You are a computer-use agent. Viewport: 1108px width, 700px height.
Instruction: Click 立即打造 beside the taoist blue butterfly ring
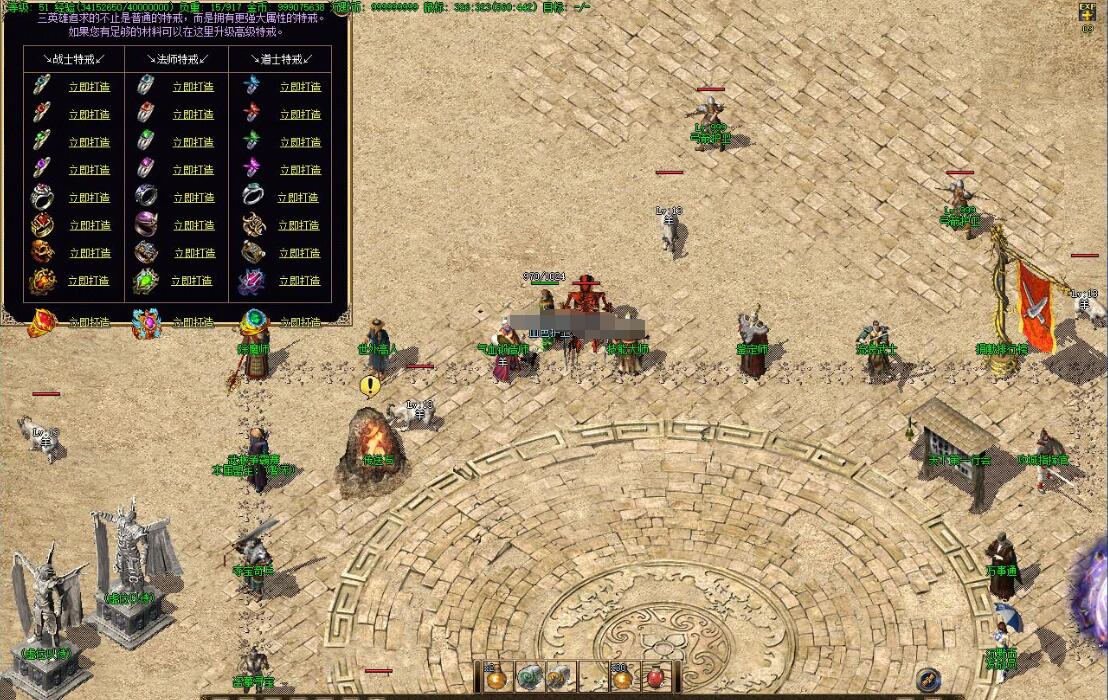coord(299,87)
